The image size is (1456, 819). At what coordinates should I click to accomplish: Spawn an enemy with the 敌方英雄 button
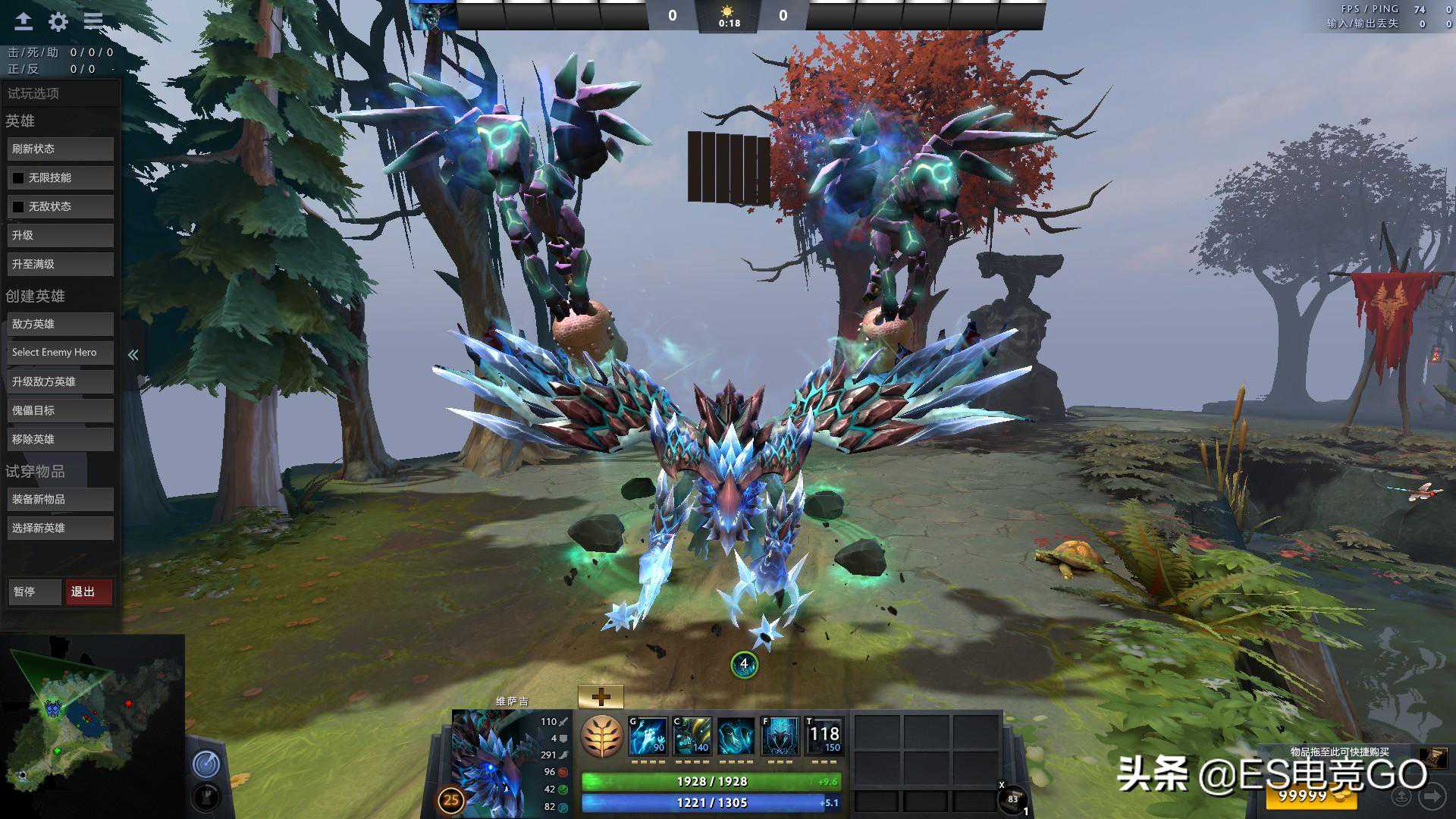pos(61,324)
